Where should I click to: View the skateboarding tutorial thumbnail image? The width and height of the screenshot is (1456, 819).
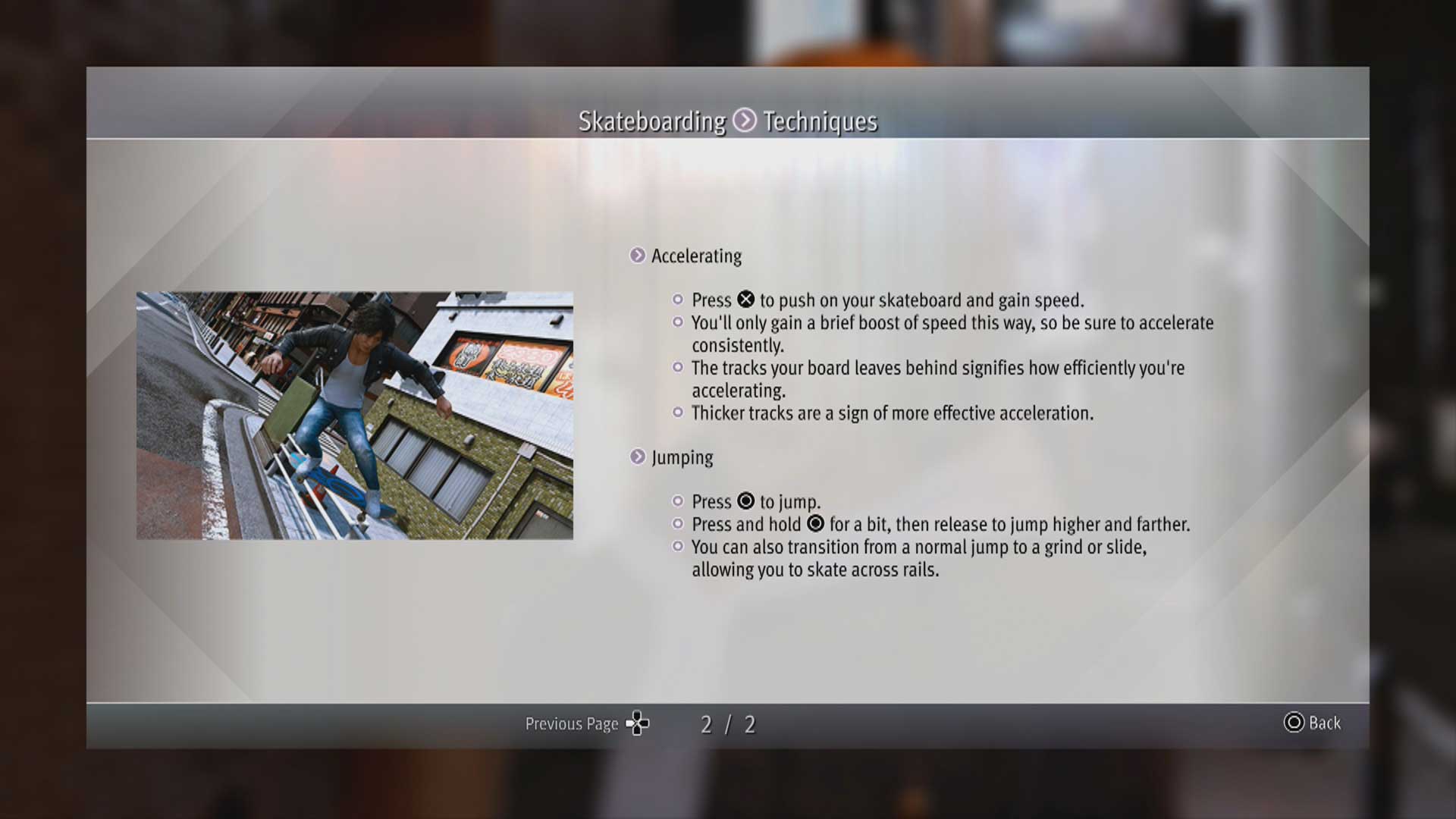(x=354, y=416)
